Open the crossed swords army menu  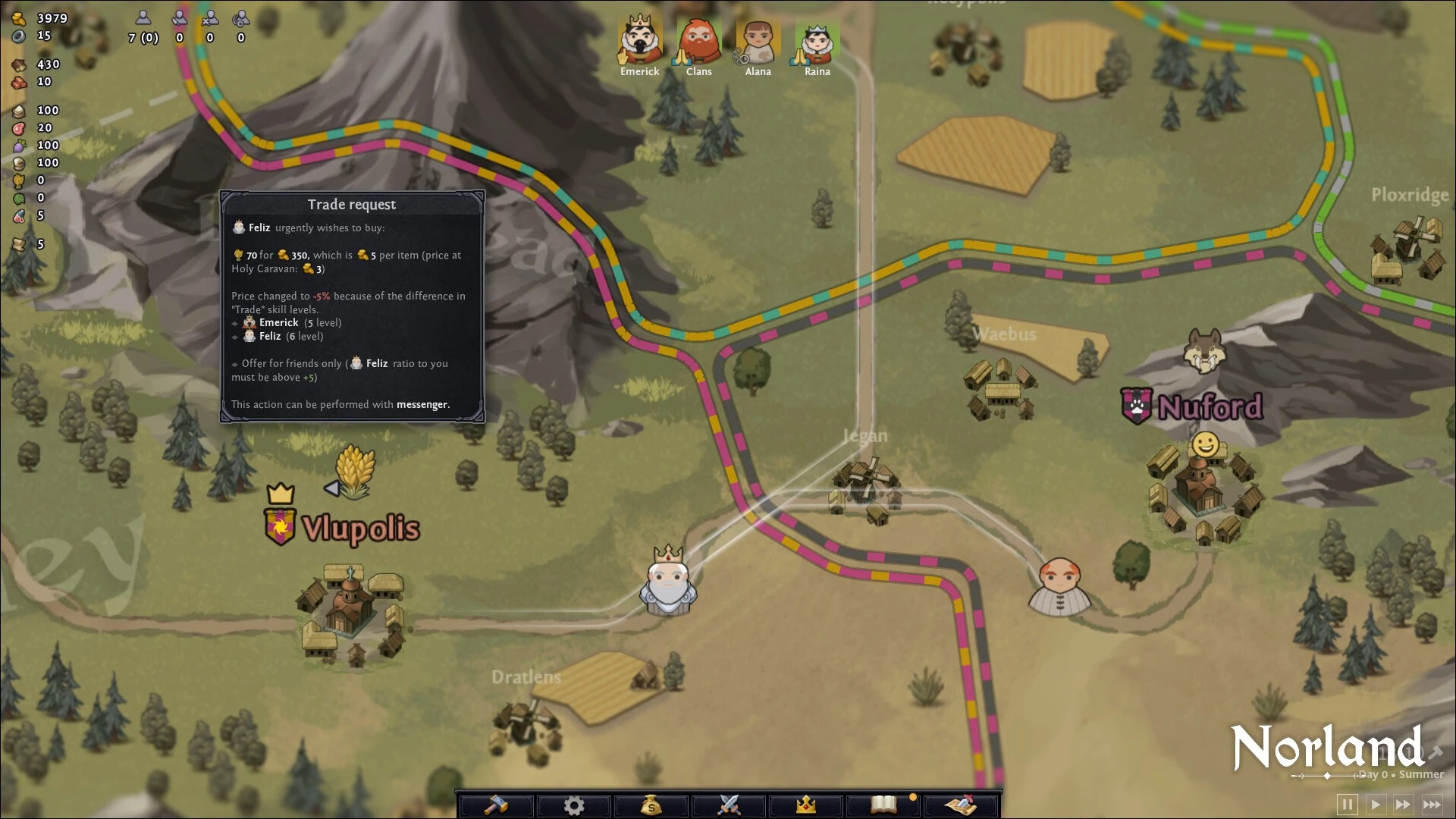(x=729, y=805)
